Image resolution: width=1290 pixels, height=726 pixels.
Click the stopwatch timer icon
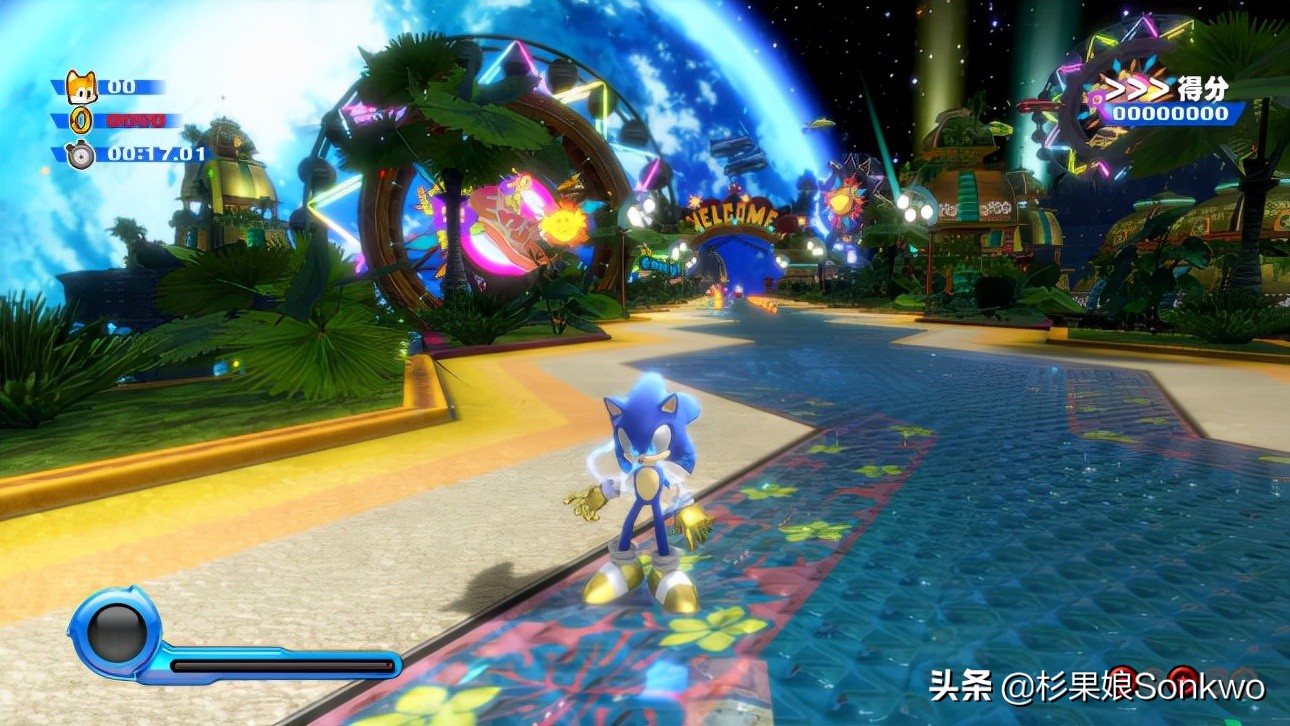coord(81,155)
